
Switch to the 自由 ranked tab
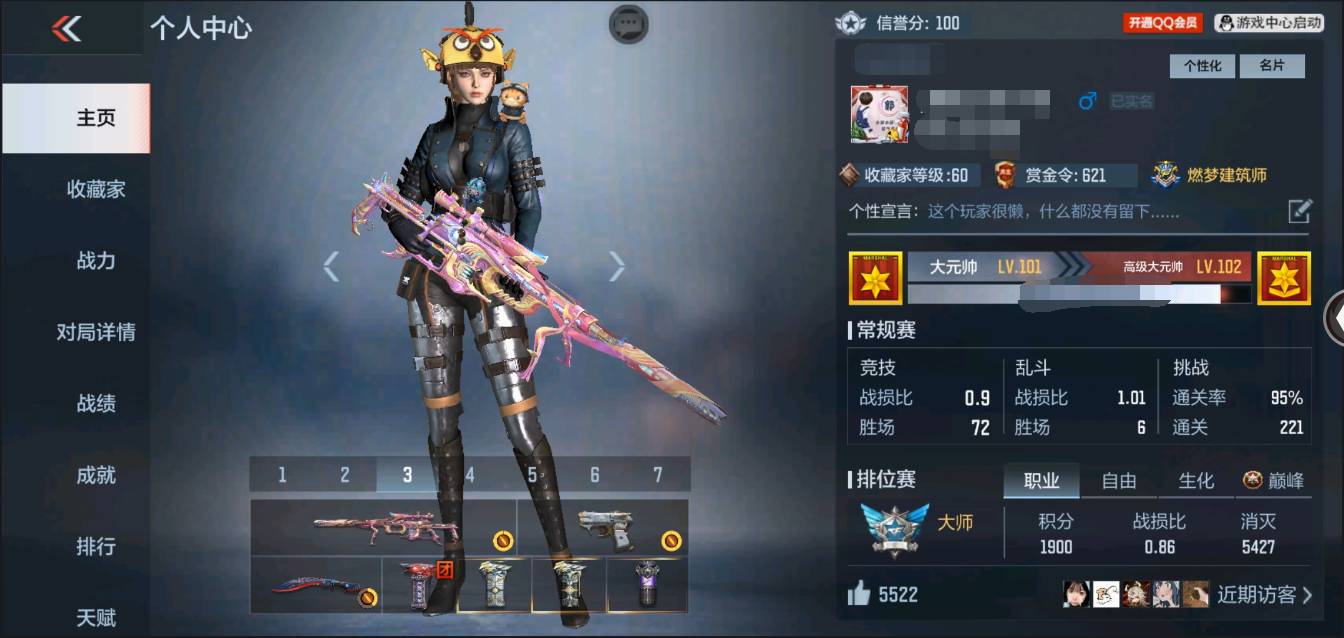(1118, 481)
